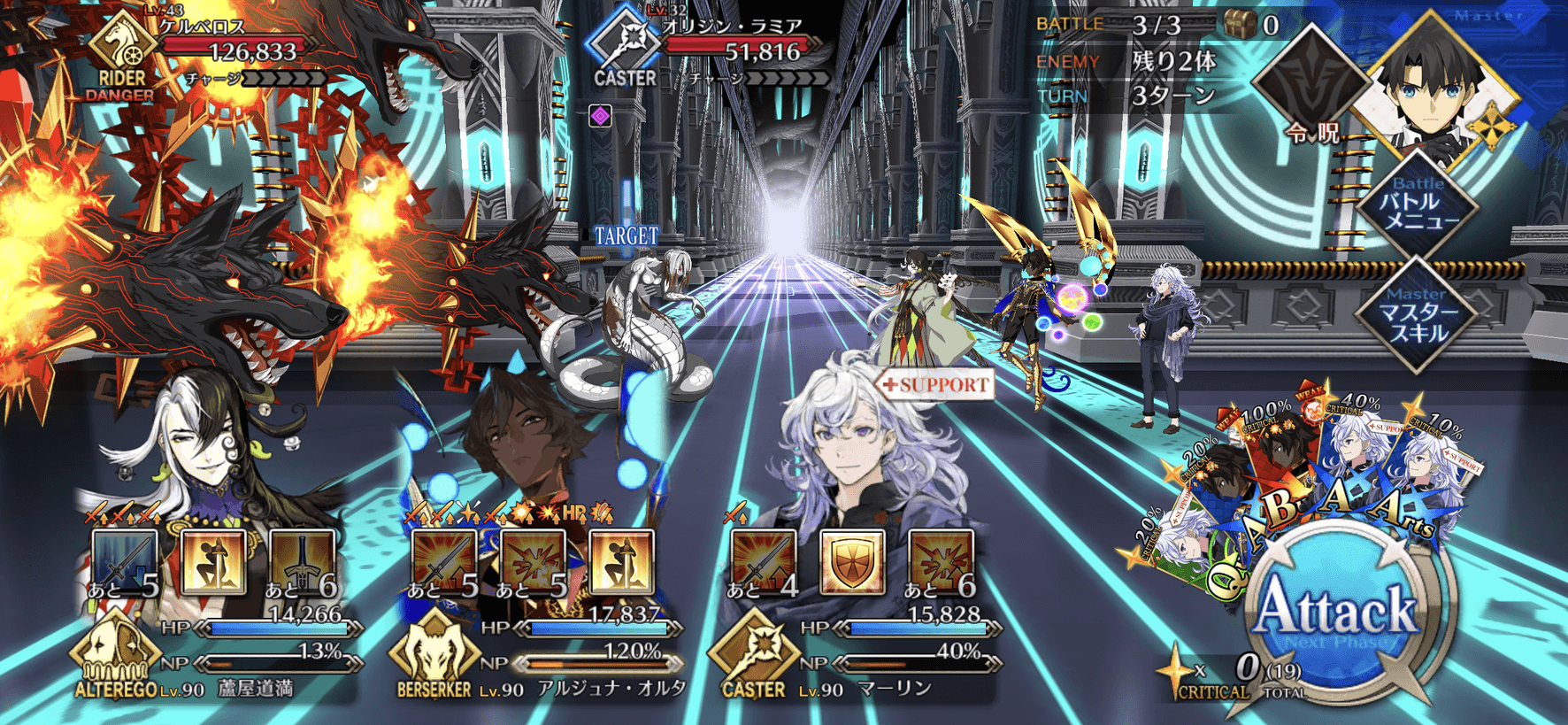Select 蘆屋道満's sword skill on cooldown 5
This screenshot has width=1568, height=725.
coord(125,563)
